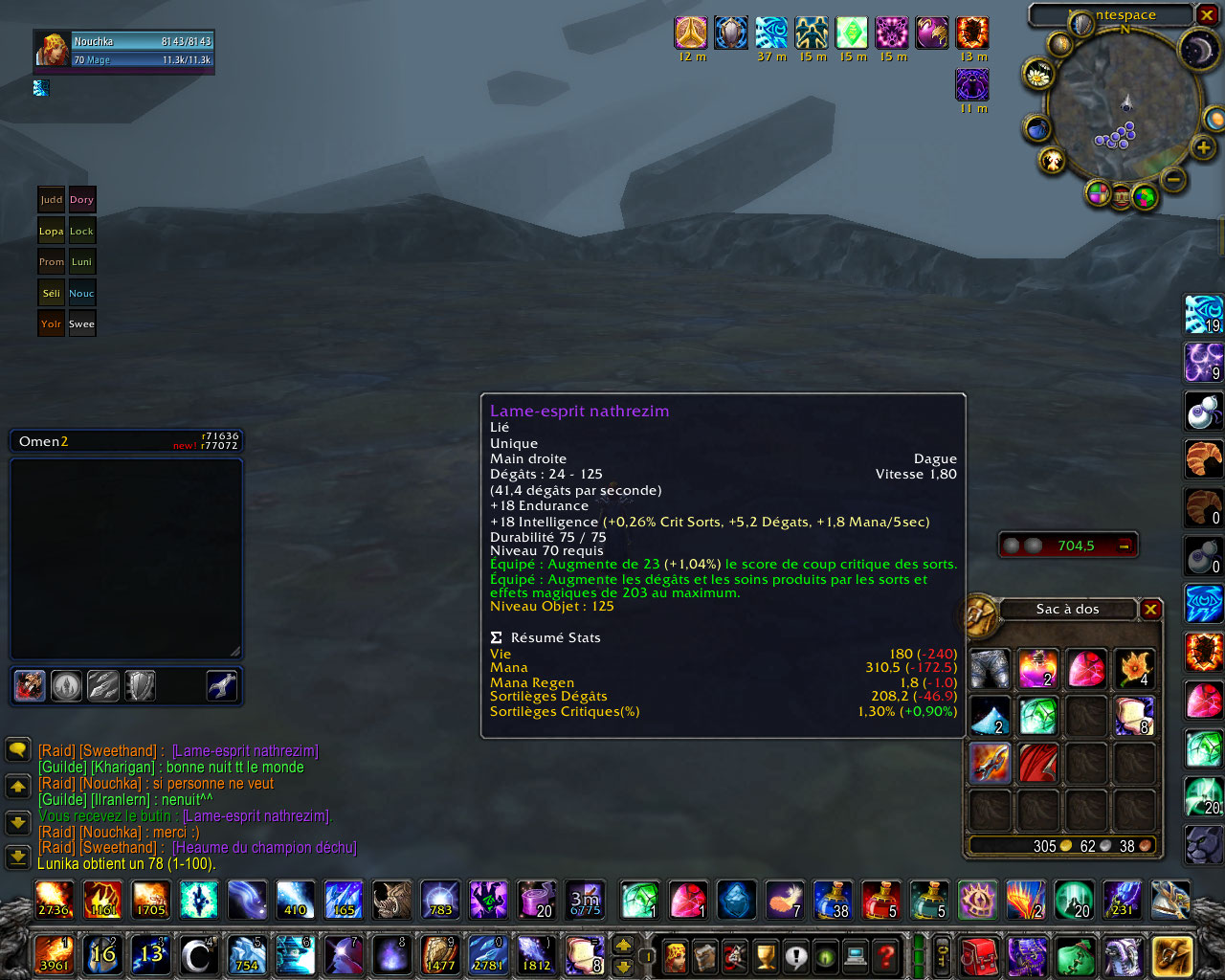
Task: Open the golden trophy cup micro menu button
Action: coord(766,955)
